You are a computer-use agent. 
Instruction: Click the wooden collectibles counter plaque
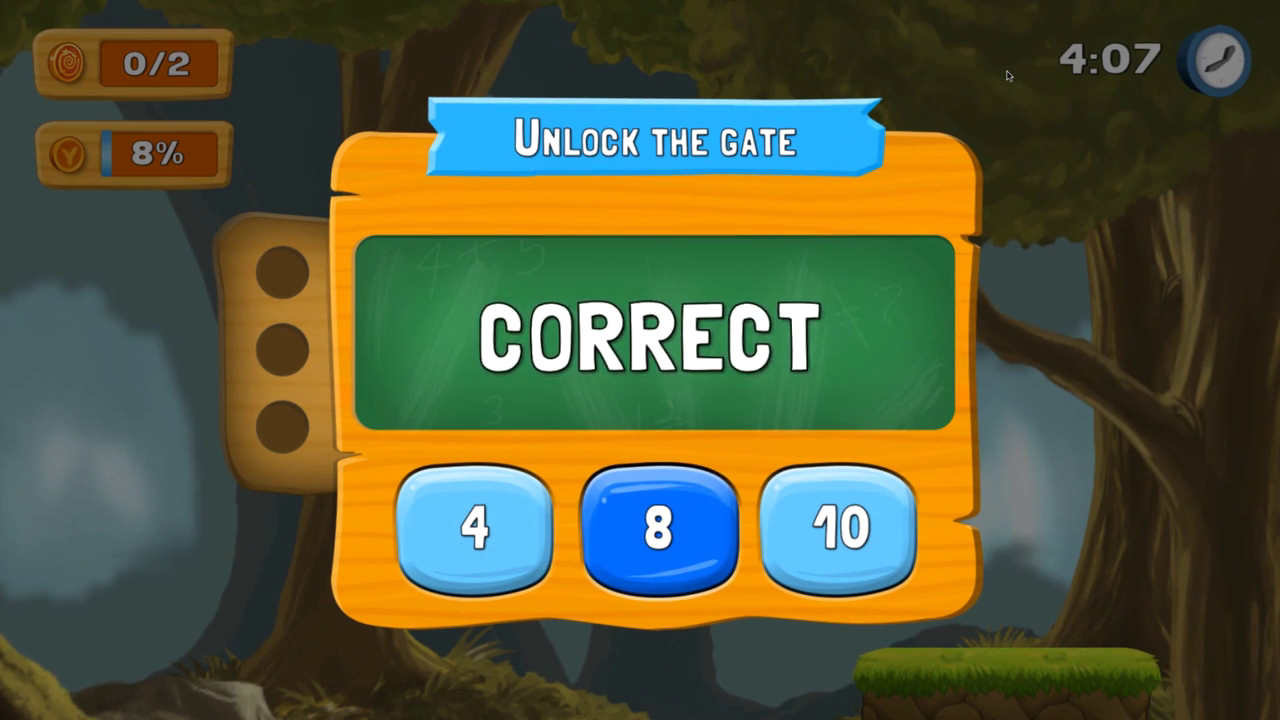coord(132,62)
